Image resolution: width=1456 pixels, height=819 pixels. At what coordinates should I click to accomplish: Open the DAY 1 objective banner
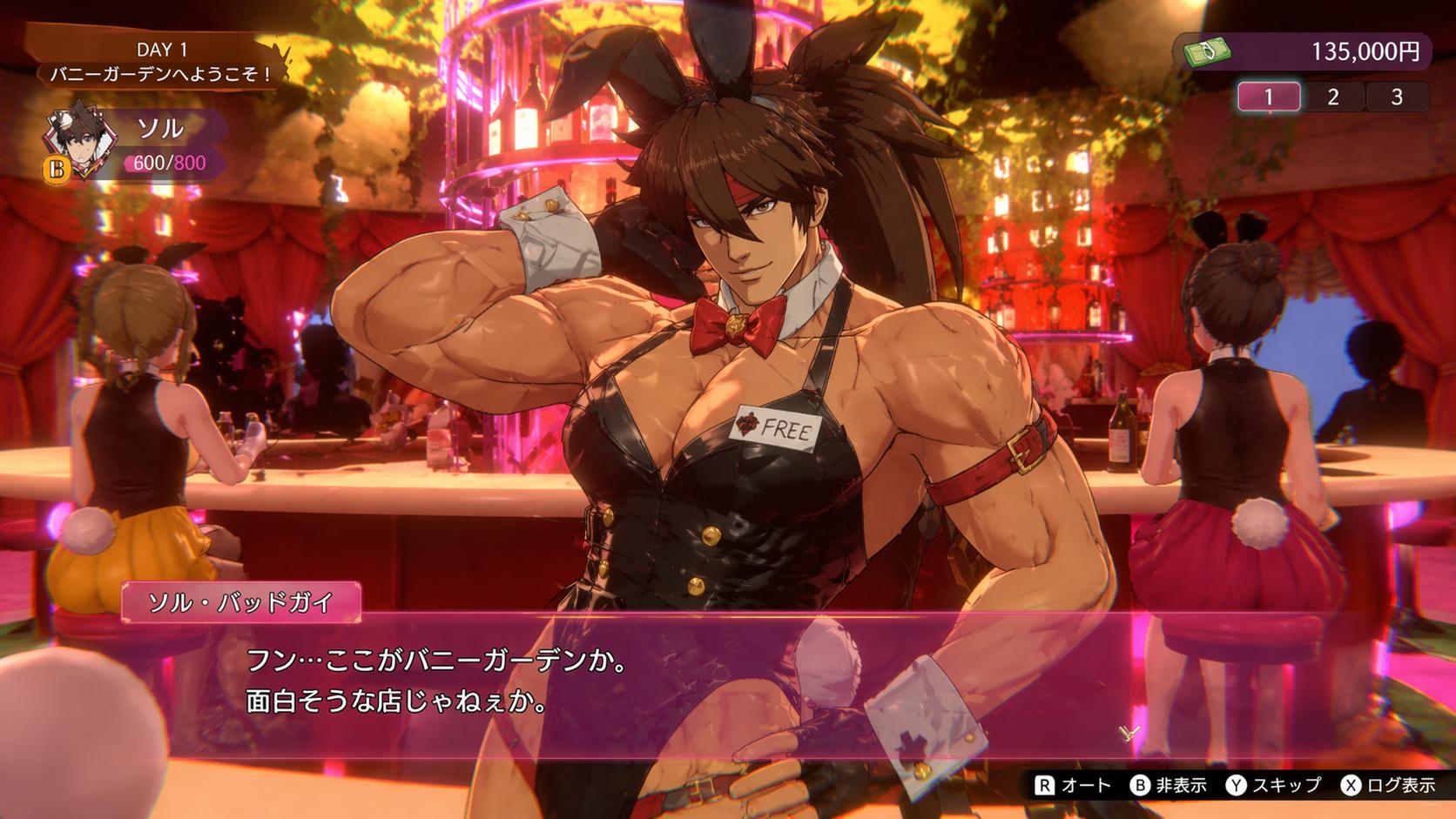[161, 63]
